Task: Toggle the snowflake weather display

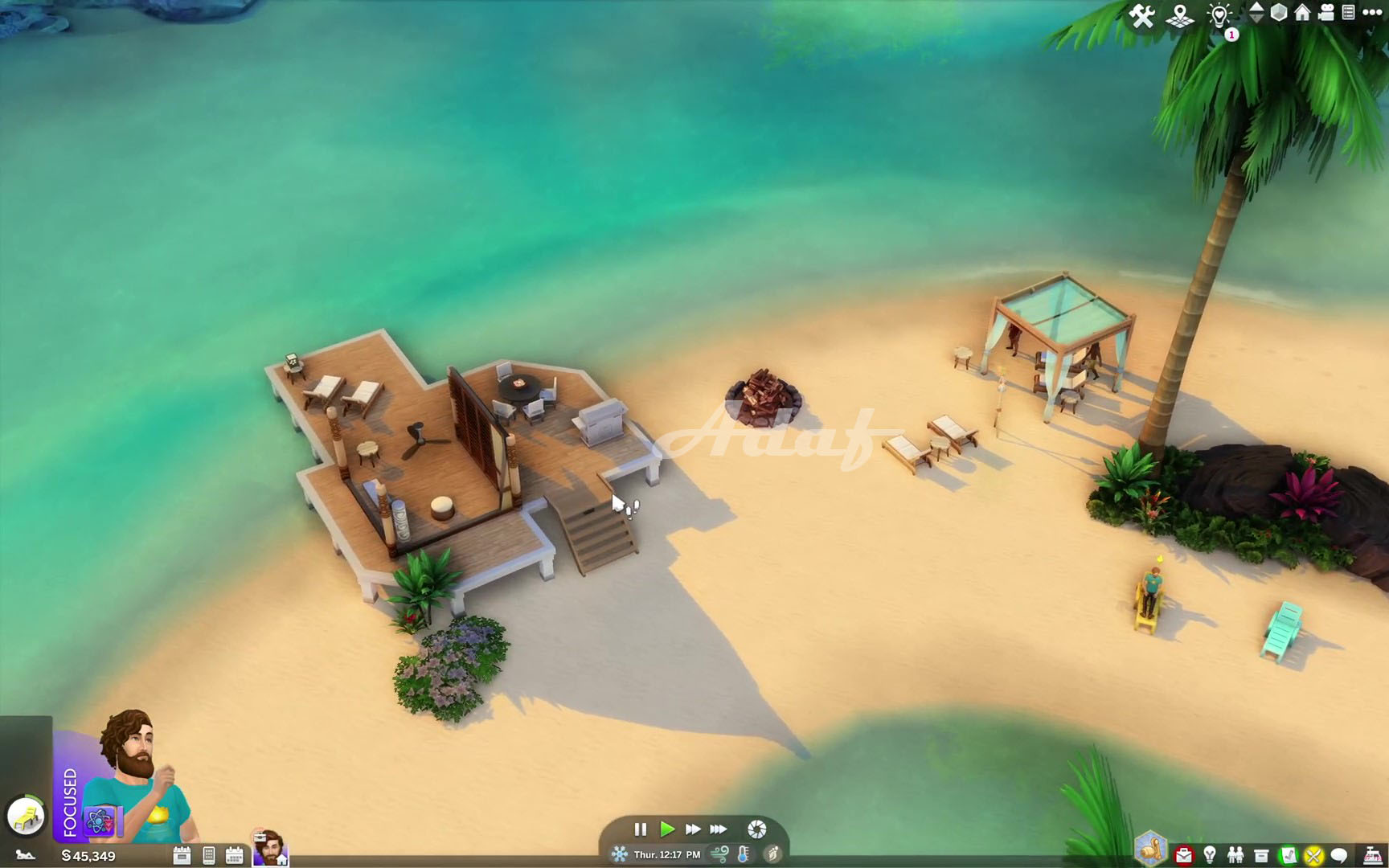Action: 621,855
